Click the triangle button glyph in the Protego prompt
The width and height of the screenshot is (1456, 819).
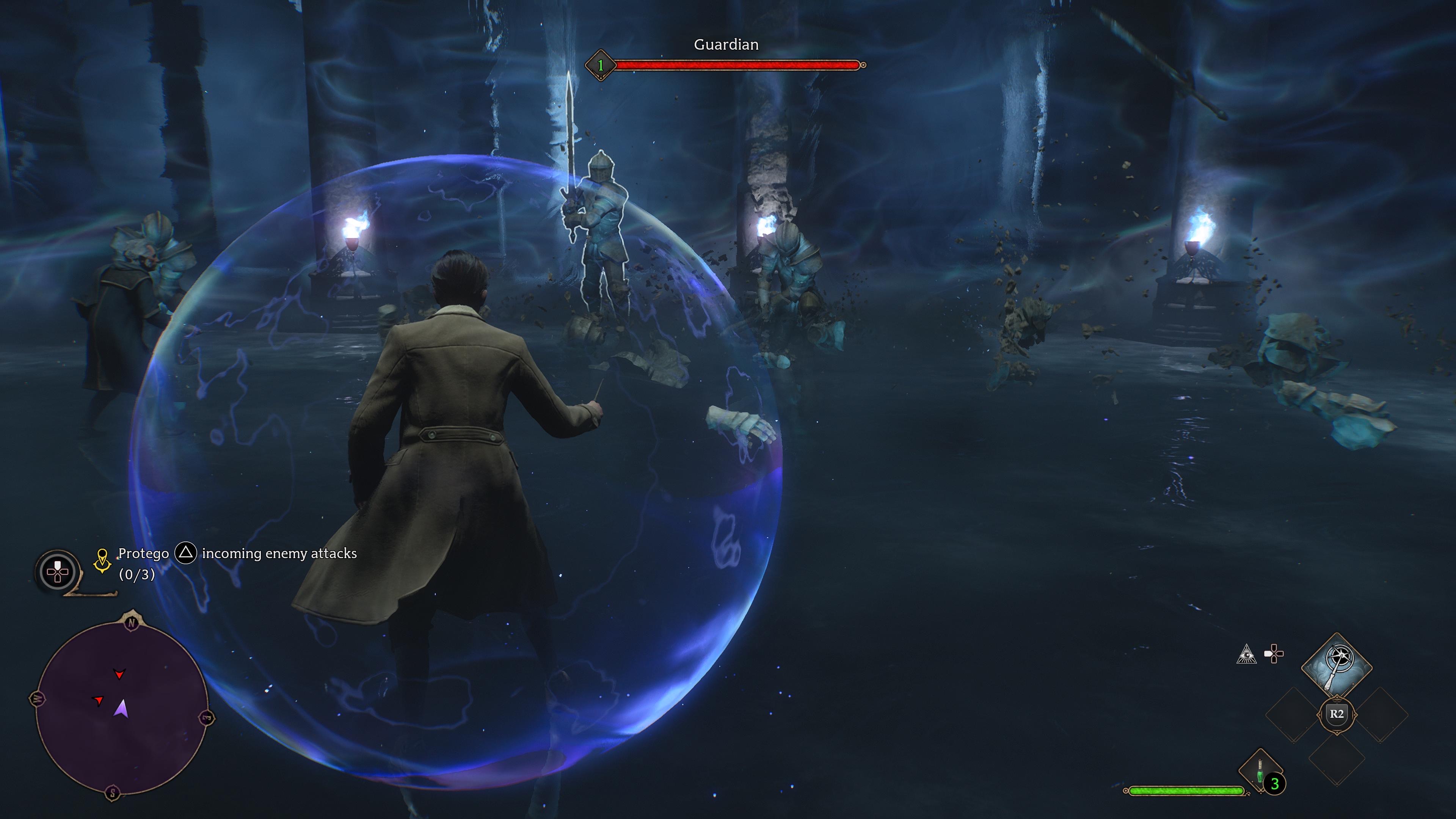coord(187,554)
